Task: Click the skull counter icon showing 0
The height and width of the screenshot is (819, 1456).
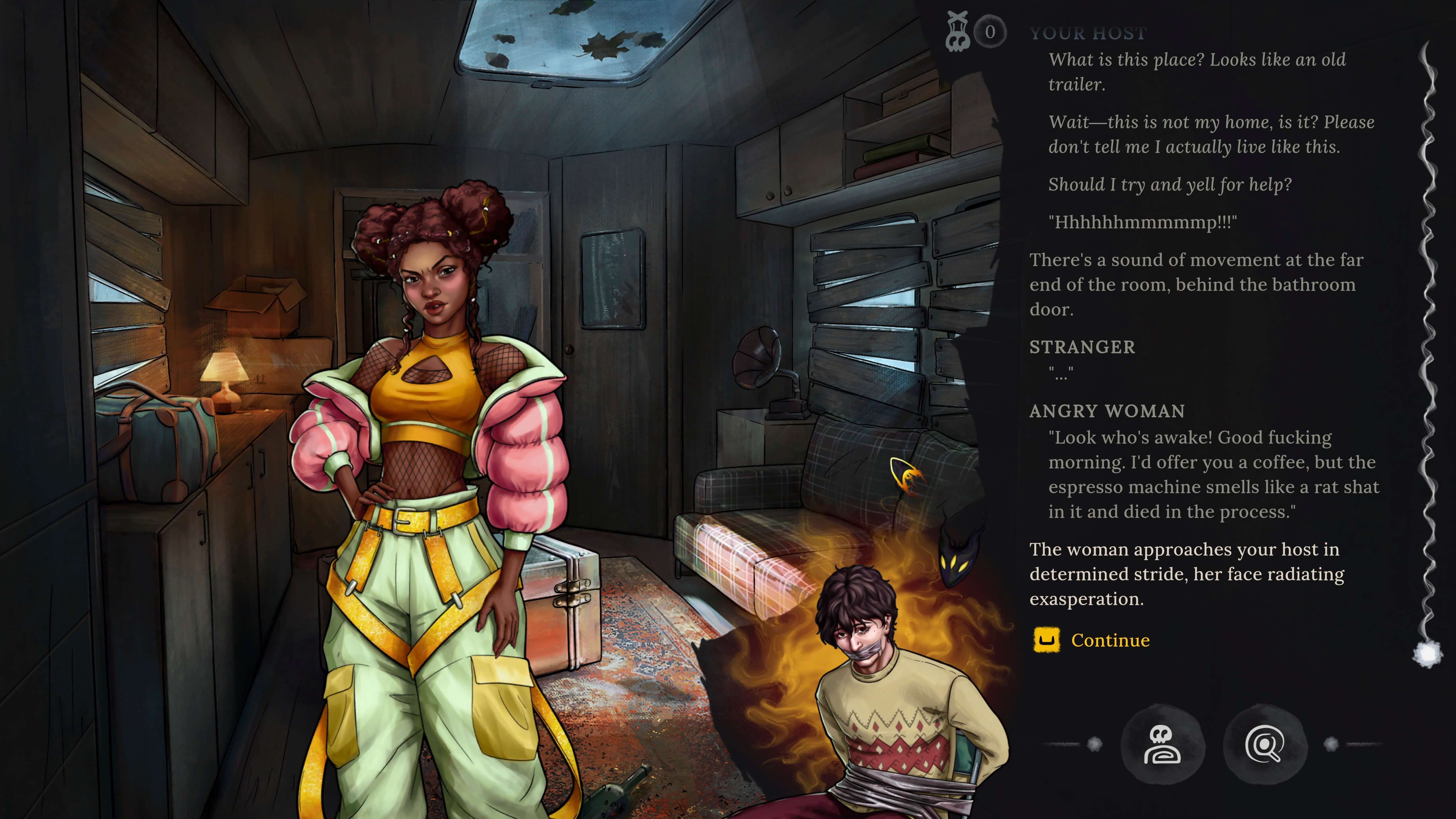Action: pyautogui.click(x=975, y=32)
